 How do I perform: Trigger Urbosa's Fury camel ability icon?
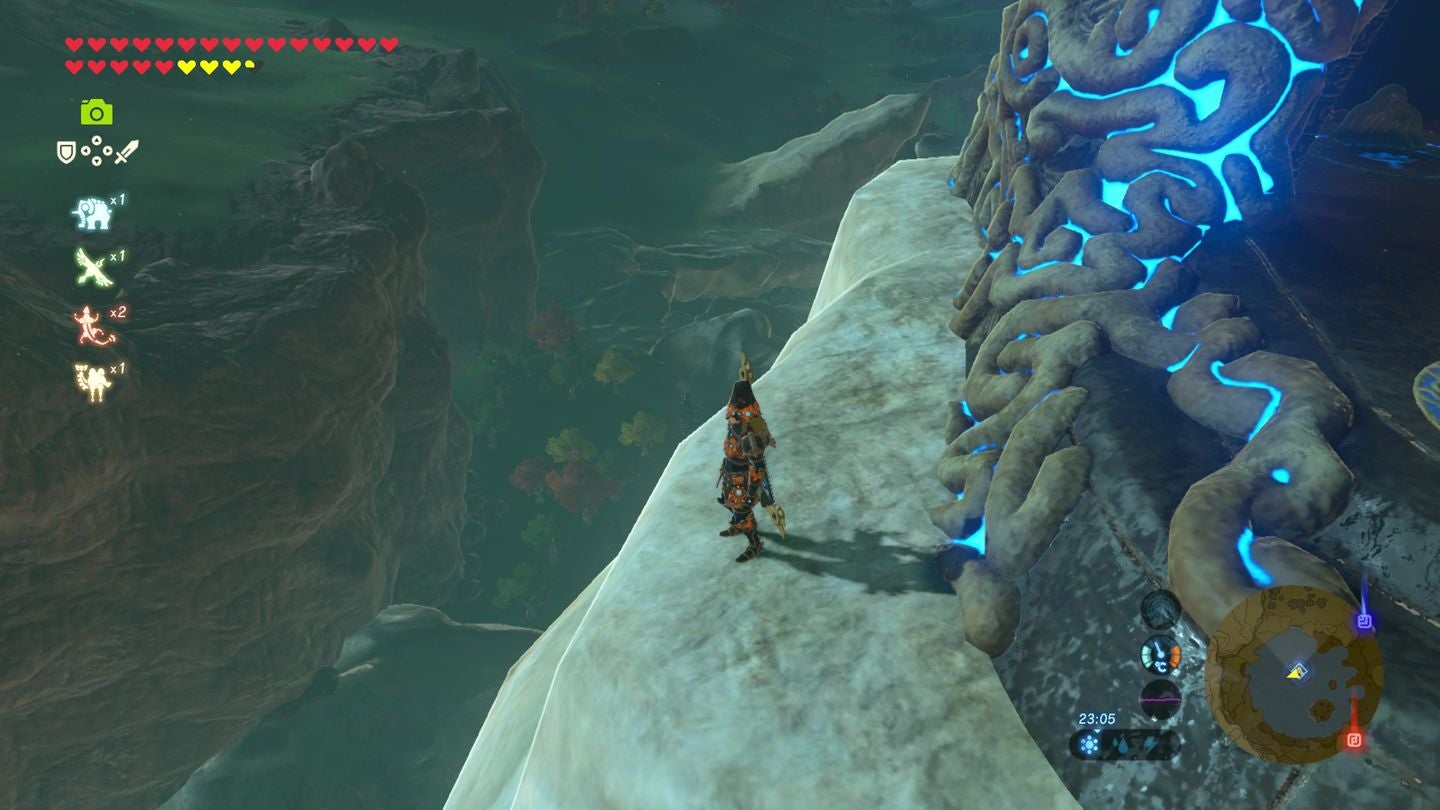[89, 376]
